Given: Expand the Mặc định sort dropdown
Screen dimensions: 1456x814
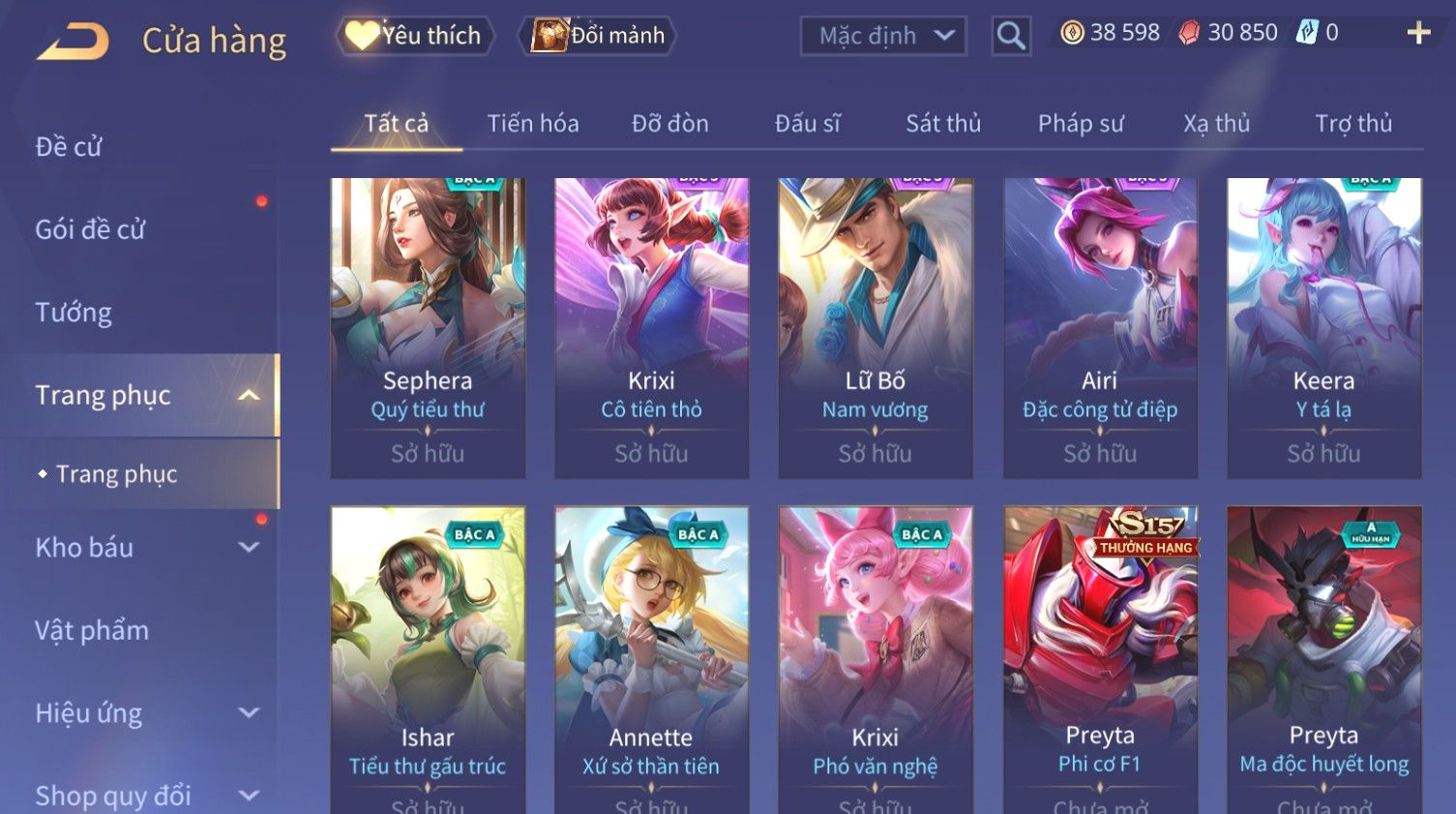Looking at the screenshot, I should (x=883, y=36).
